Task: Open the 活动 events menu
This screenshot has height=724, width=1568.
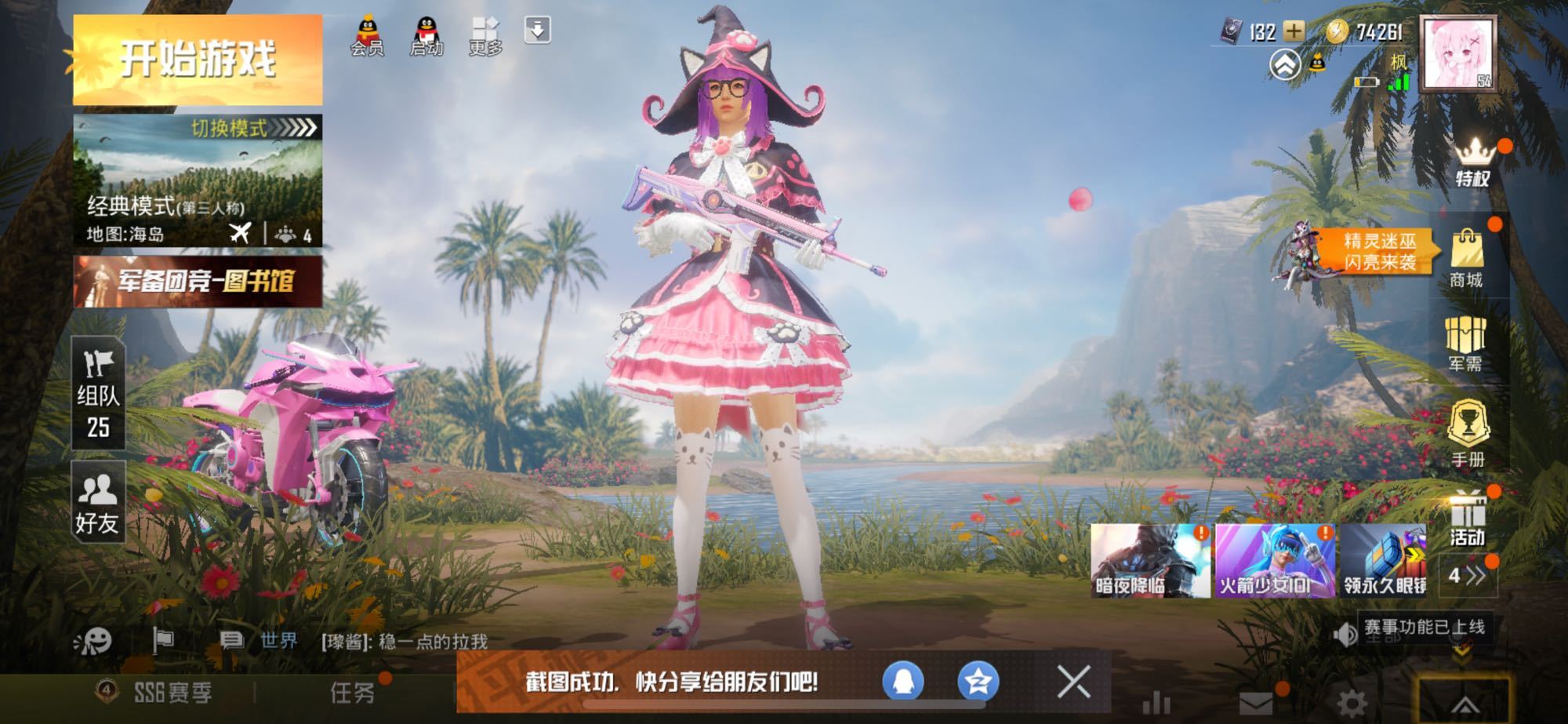Action: [x=1467, y=518]
